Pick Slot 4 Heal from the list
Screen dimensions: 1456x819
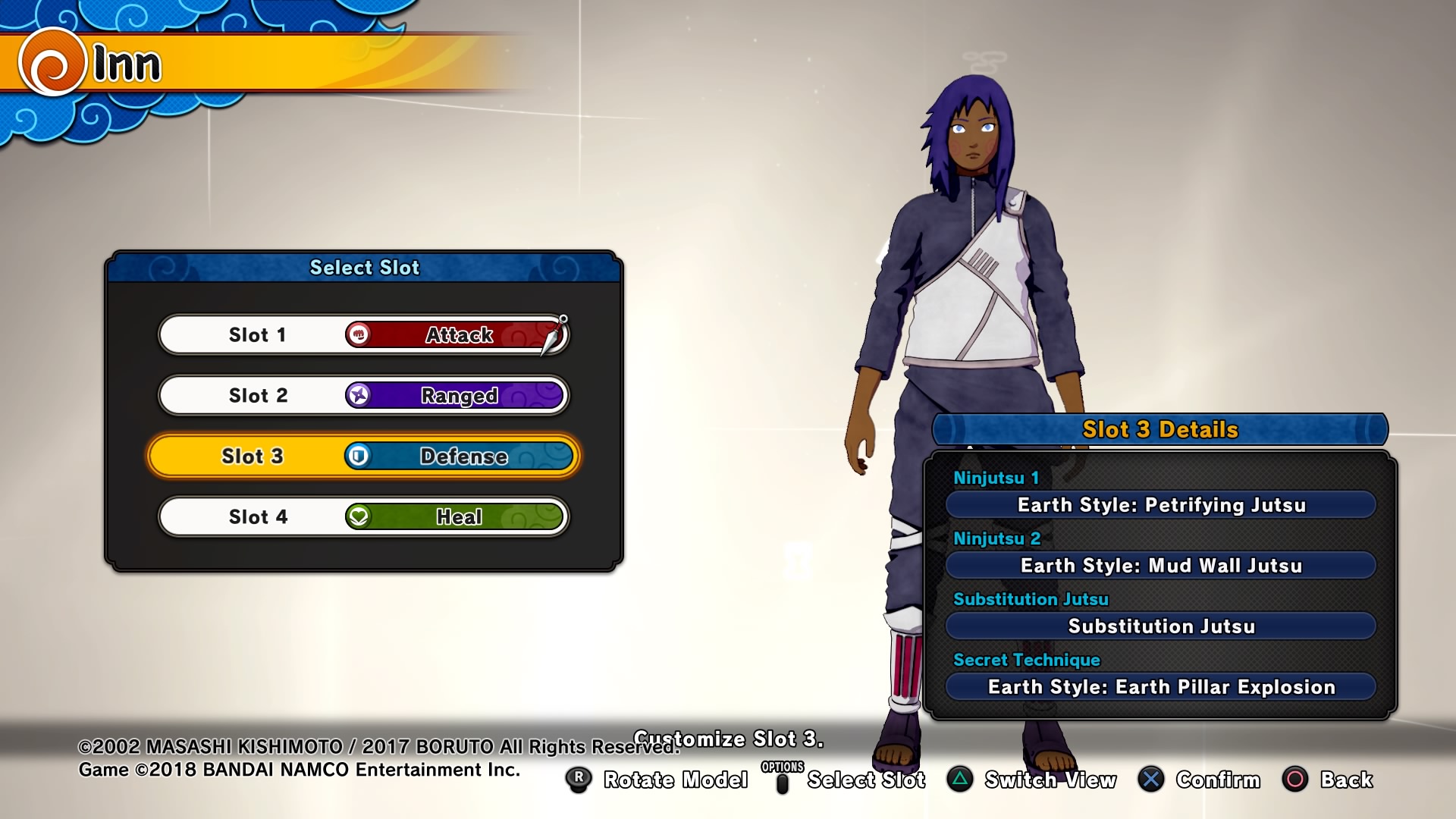(x=363, y=516)
